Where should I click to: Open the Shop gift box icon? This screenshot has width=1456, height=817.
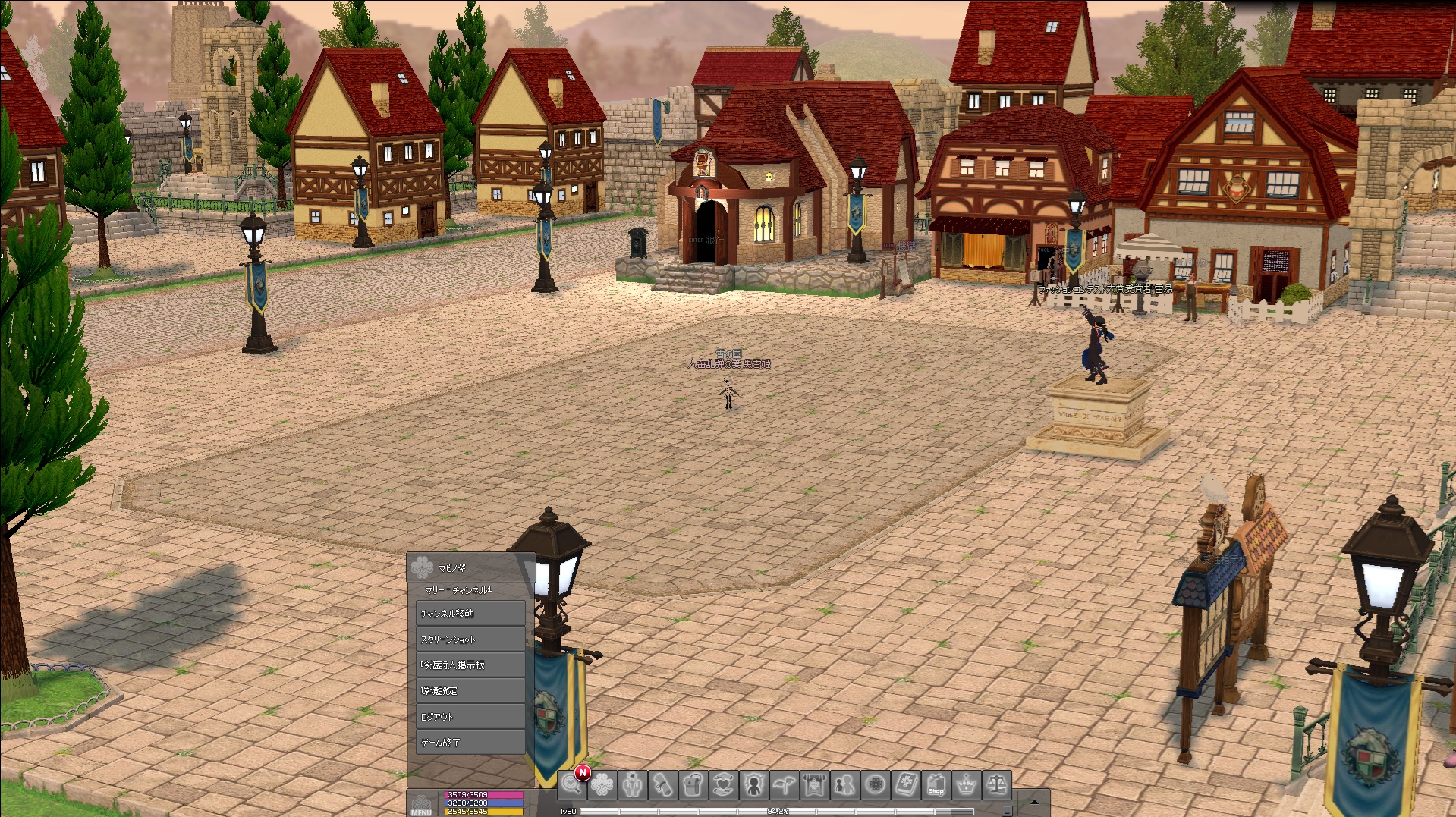[x=936, y=784]
